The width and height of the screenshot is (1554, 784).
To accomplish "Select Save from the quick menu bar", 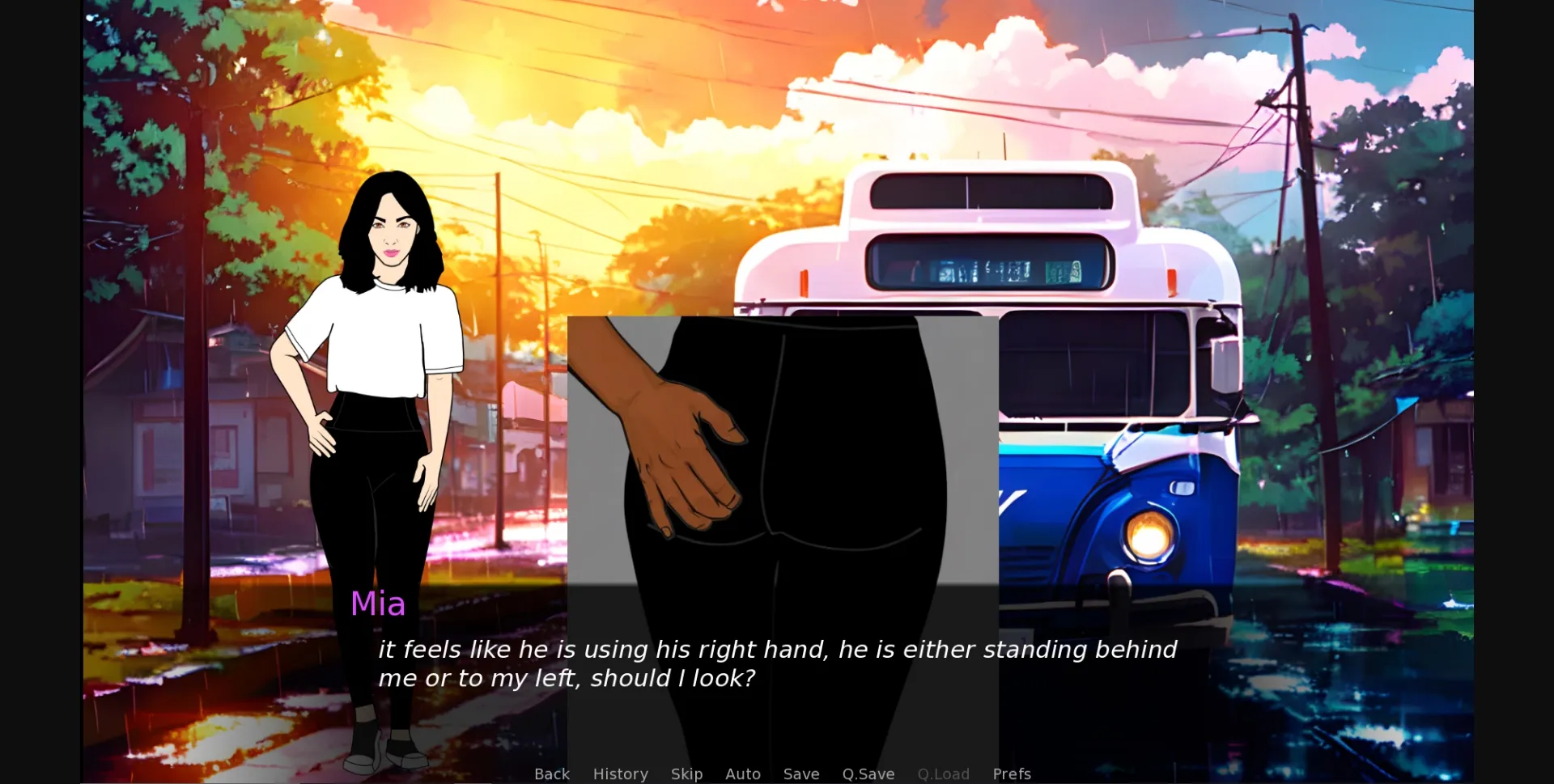I will (x=800, y=773).
